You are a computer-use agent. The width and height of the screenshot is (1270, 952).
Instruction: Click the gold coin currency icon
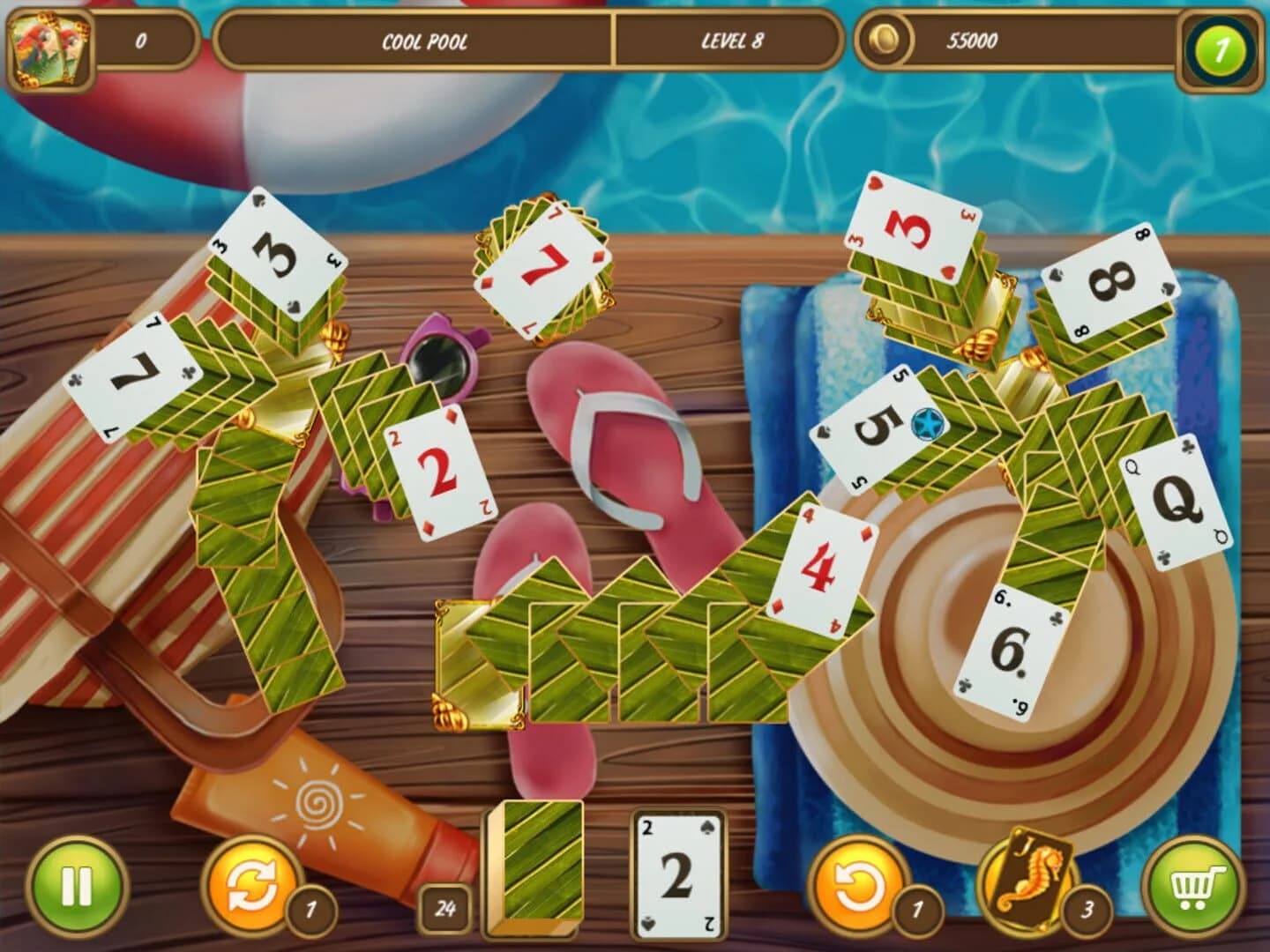(x=885, y=39)
